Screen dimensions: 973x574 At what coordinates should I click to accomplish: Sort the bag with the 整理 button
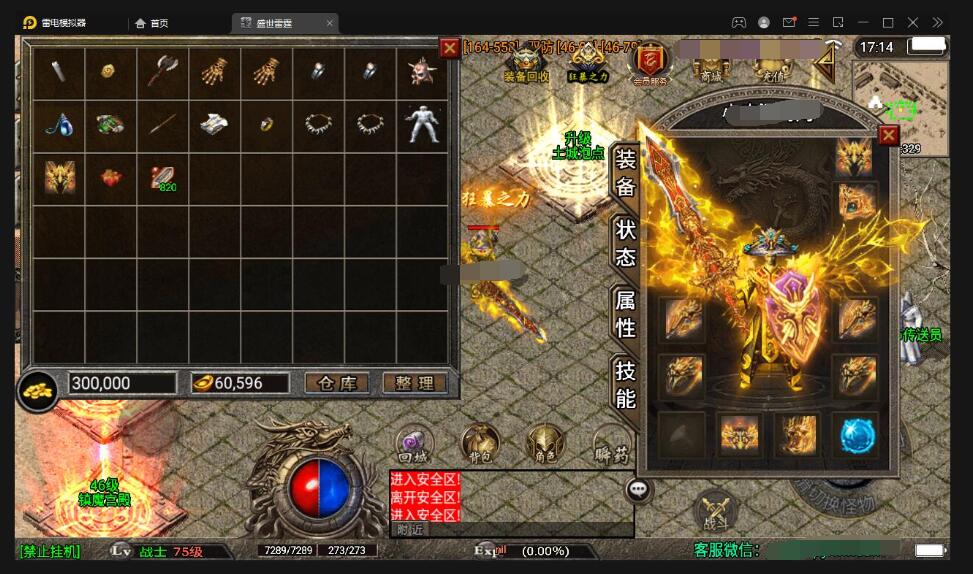tap(414, 383)
